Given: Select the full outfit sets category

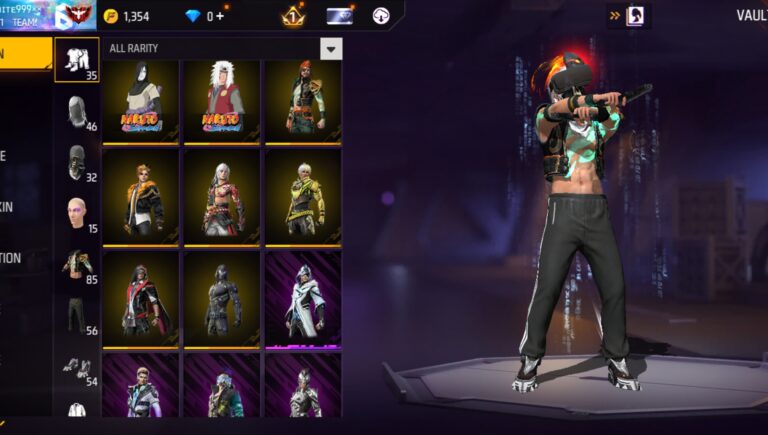Looking at the screenshot, I should [77, 60].
